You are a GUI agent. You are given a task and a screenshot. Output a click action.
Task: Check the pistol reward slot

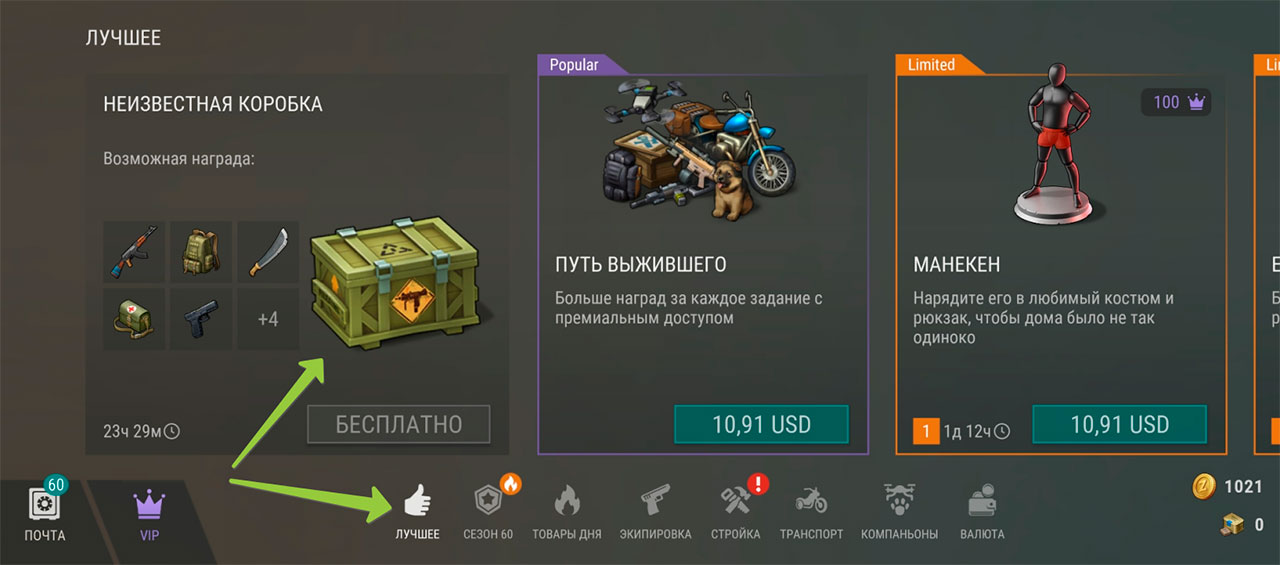pos(200,319)
